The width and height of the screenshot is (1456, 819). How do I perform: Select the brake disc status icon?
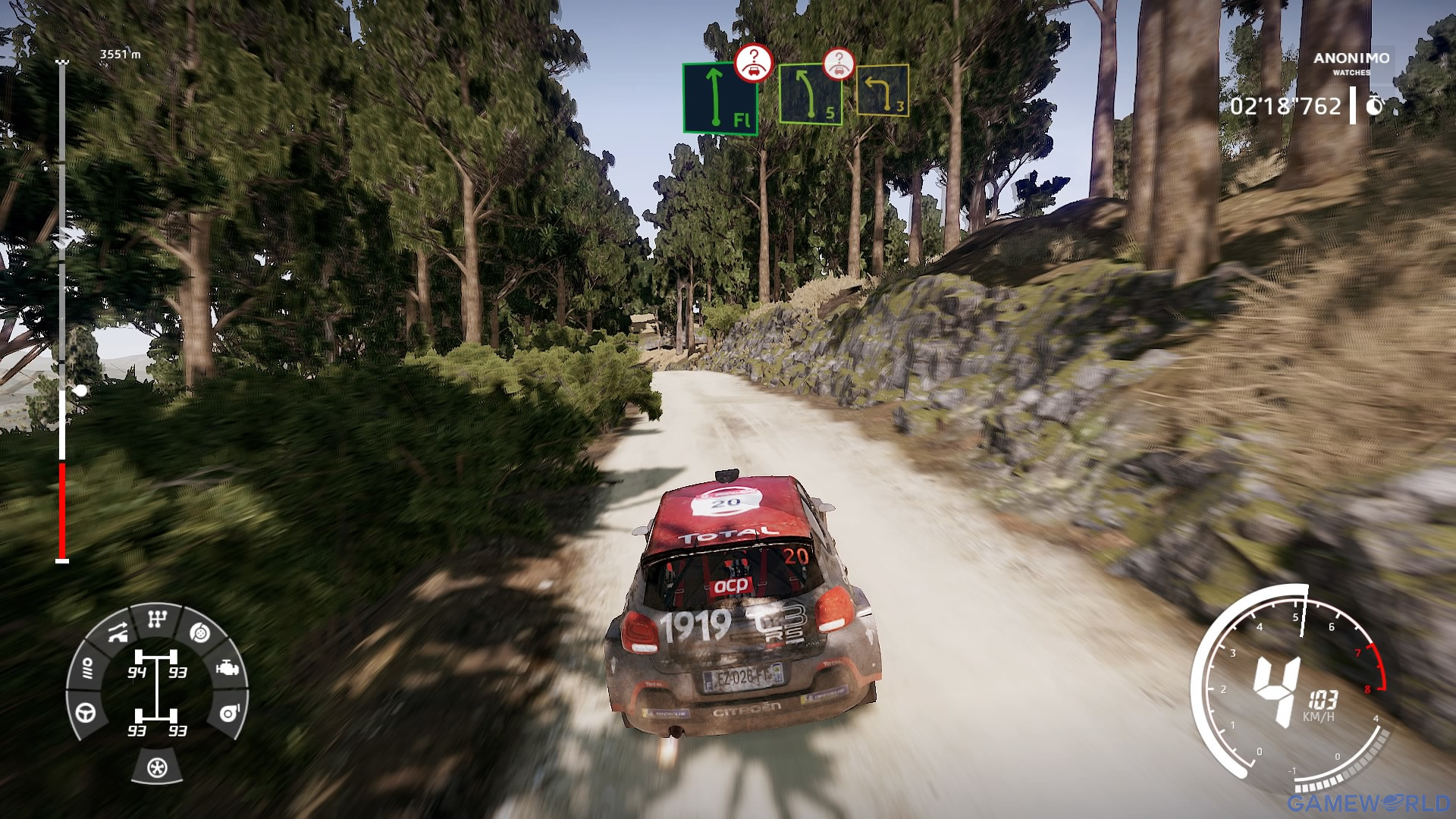coord(199,632)
